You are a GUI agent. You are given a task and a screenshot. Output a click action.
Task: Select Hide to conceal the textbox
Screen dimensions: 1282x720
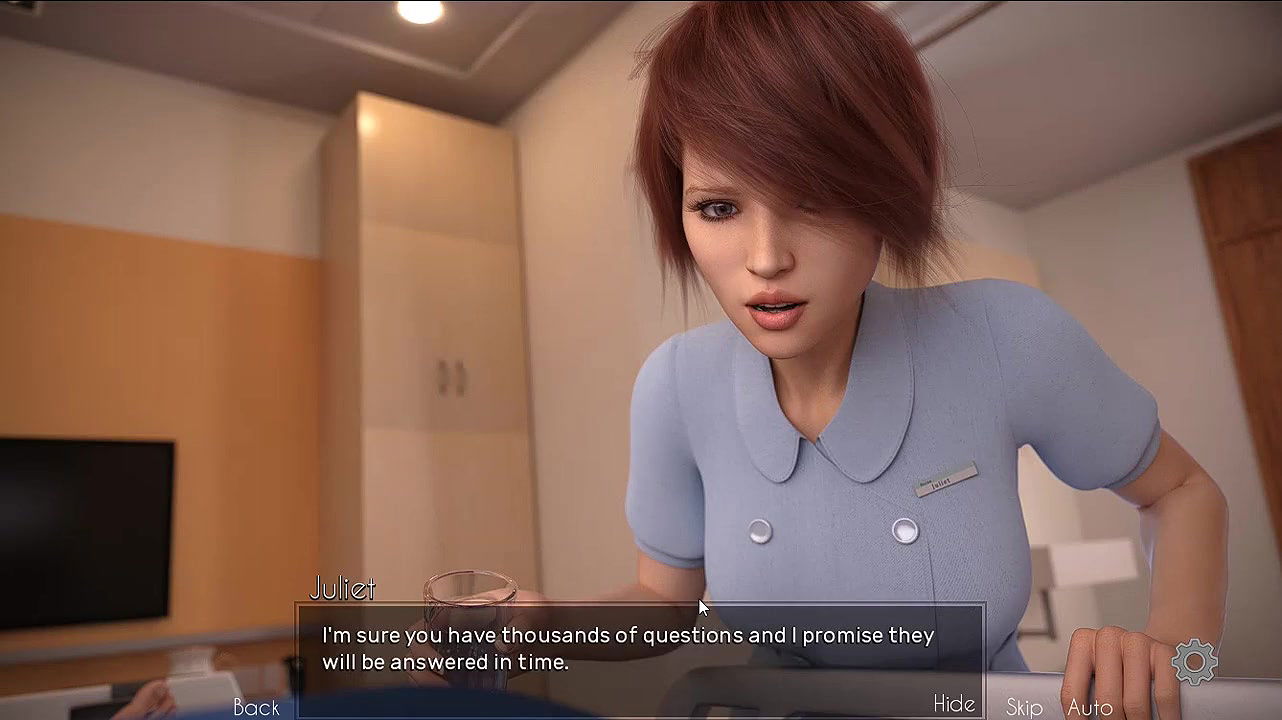tap(954, 703)
